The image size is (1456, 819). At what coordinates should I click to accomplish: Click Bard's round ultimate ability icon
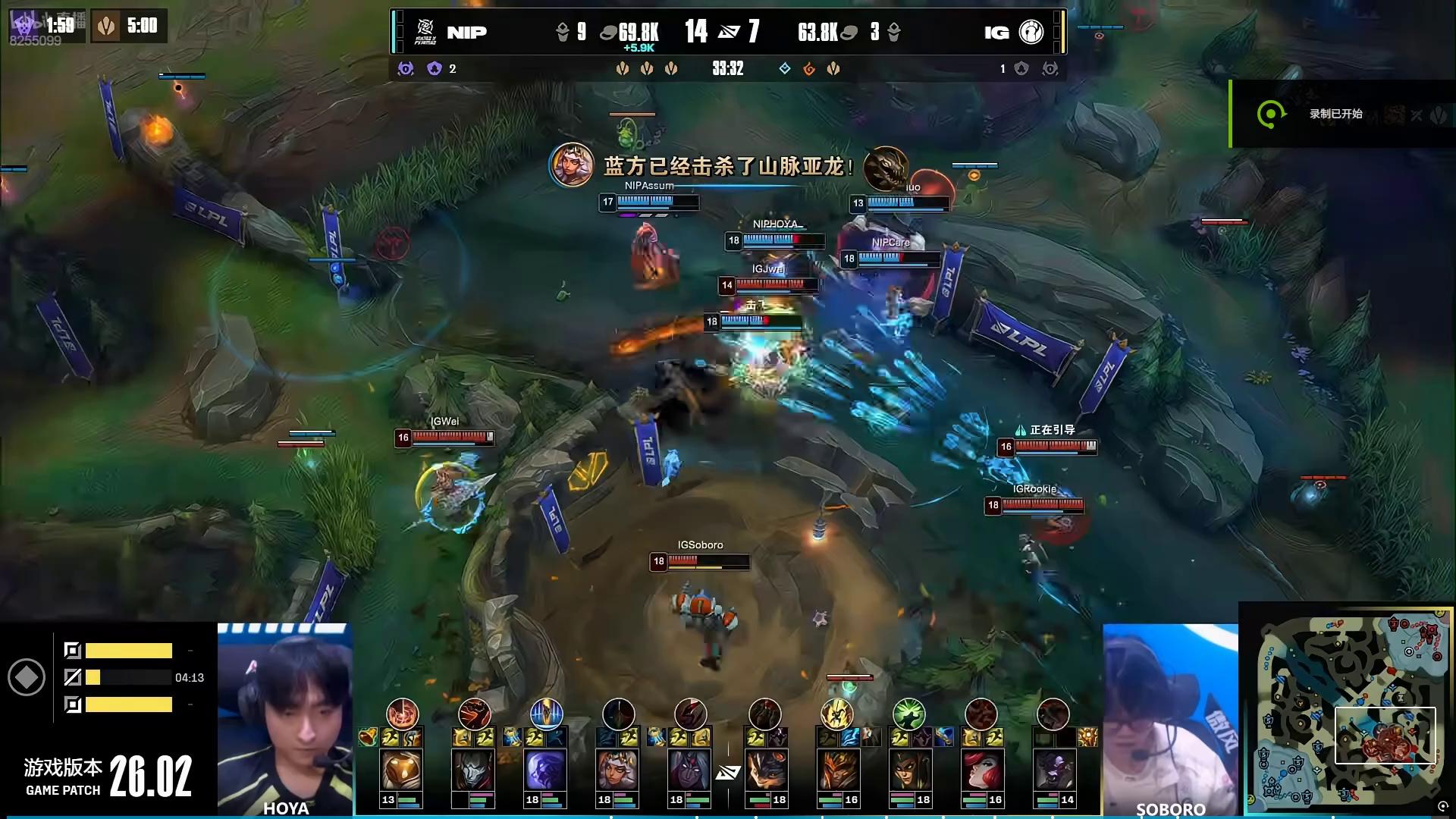[x=402, y=714]
